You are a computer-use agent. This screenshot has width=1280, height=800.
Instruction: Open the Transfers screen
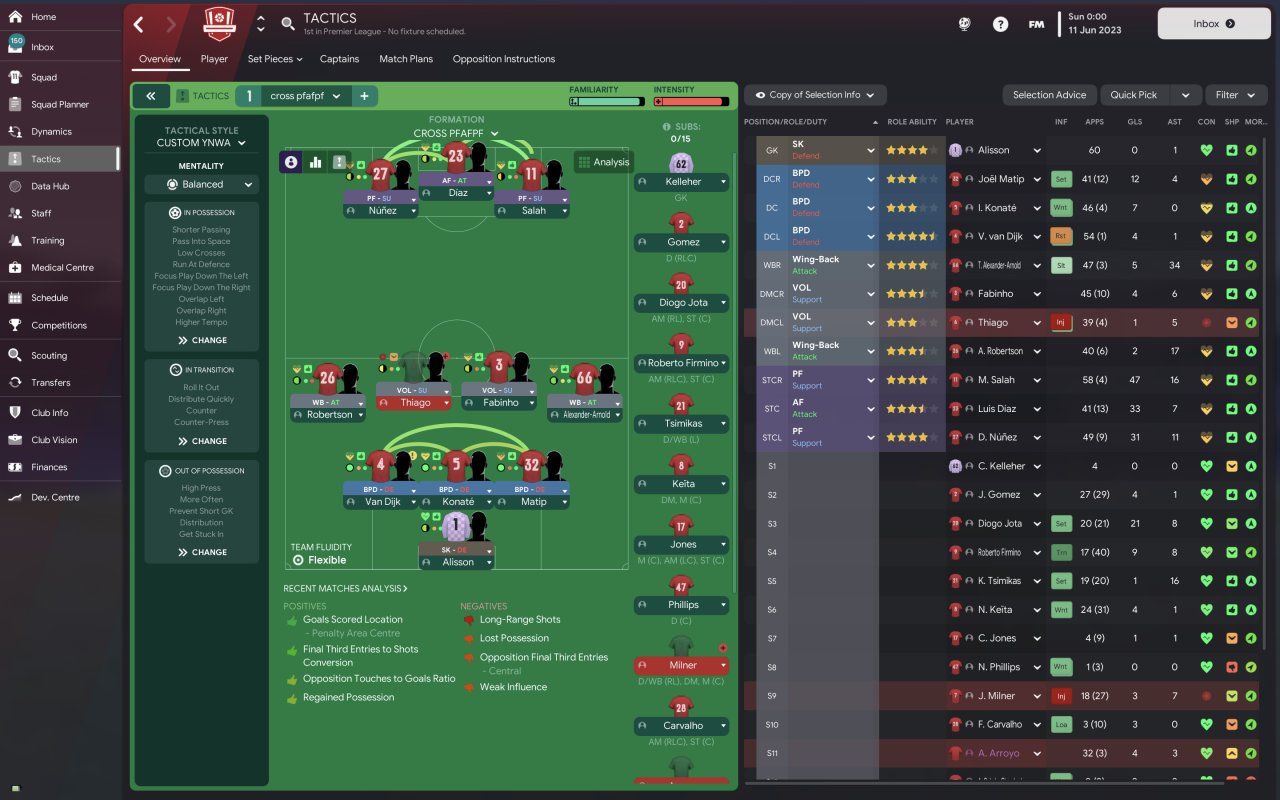coord(50,382)
